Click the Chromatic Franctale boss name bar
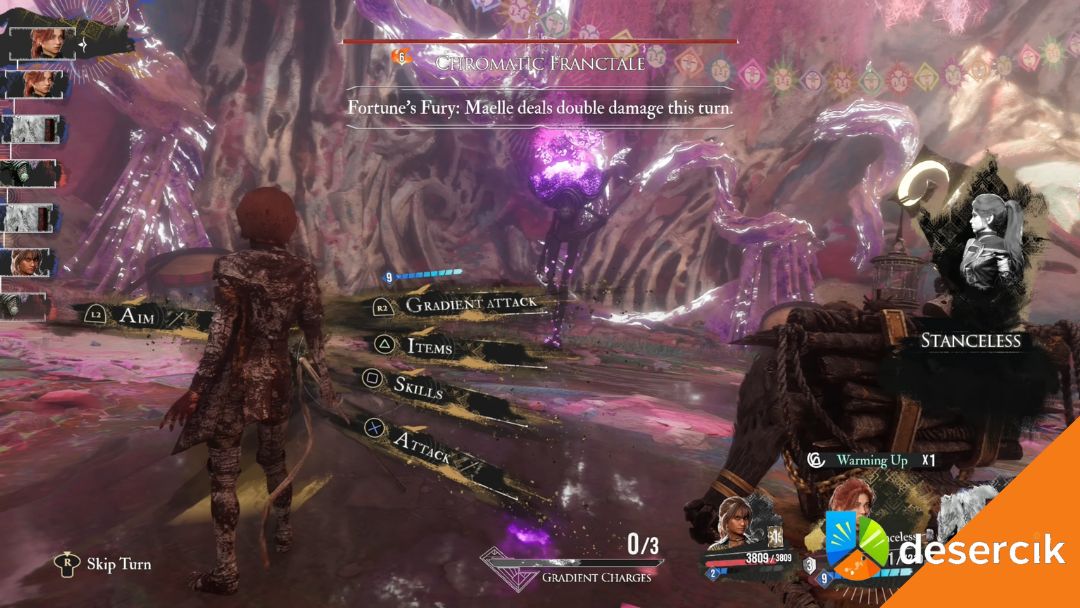Image resolution: width=1080 pixels, height=608 pixels. (x=539, y=62)
